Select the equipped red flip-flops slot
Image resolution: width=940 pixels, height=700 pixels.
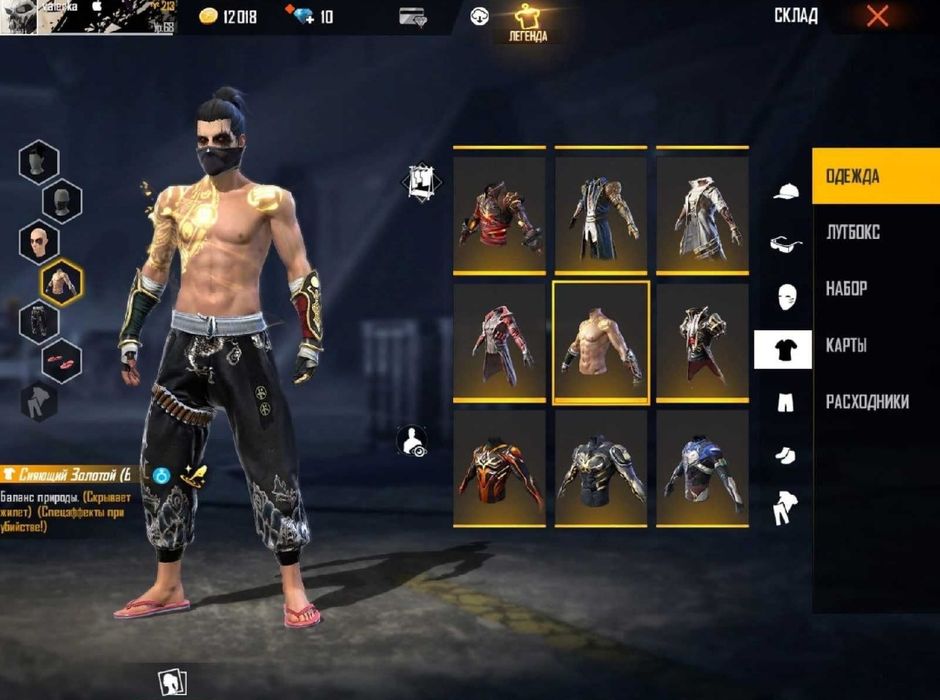[x=62, y=360]
